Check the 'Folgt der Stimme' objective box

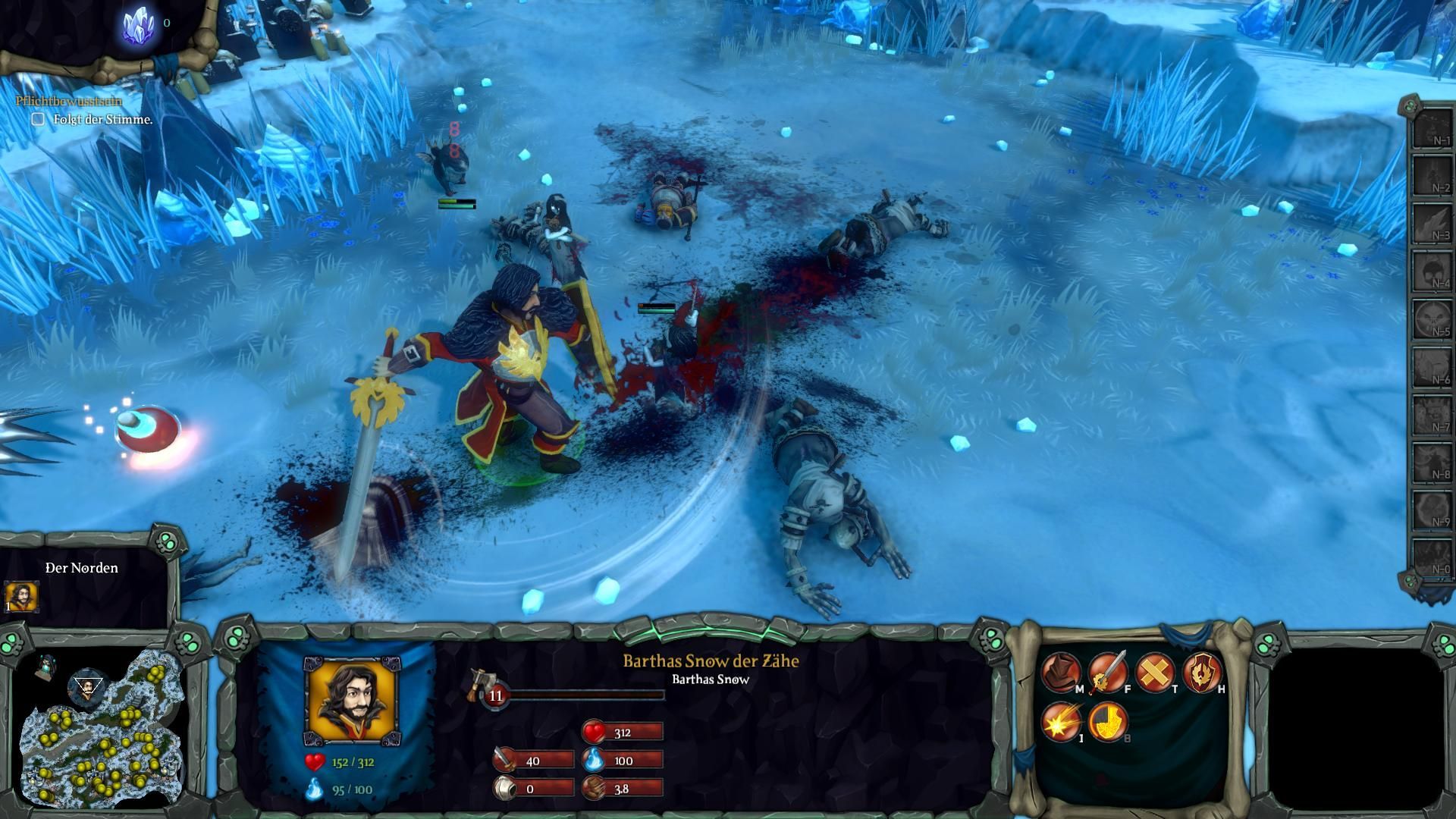tap(38, 119)
